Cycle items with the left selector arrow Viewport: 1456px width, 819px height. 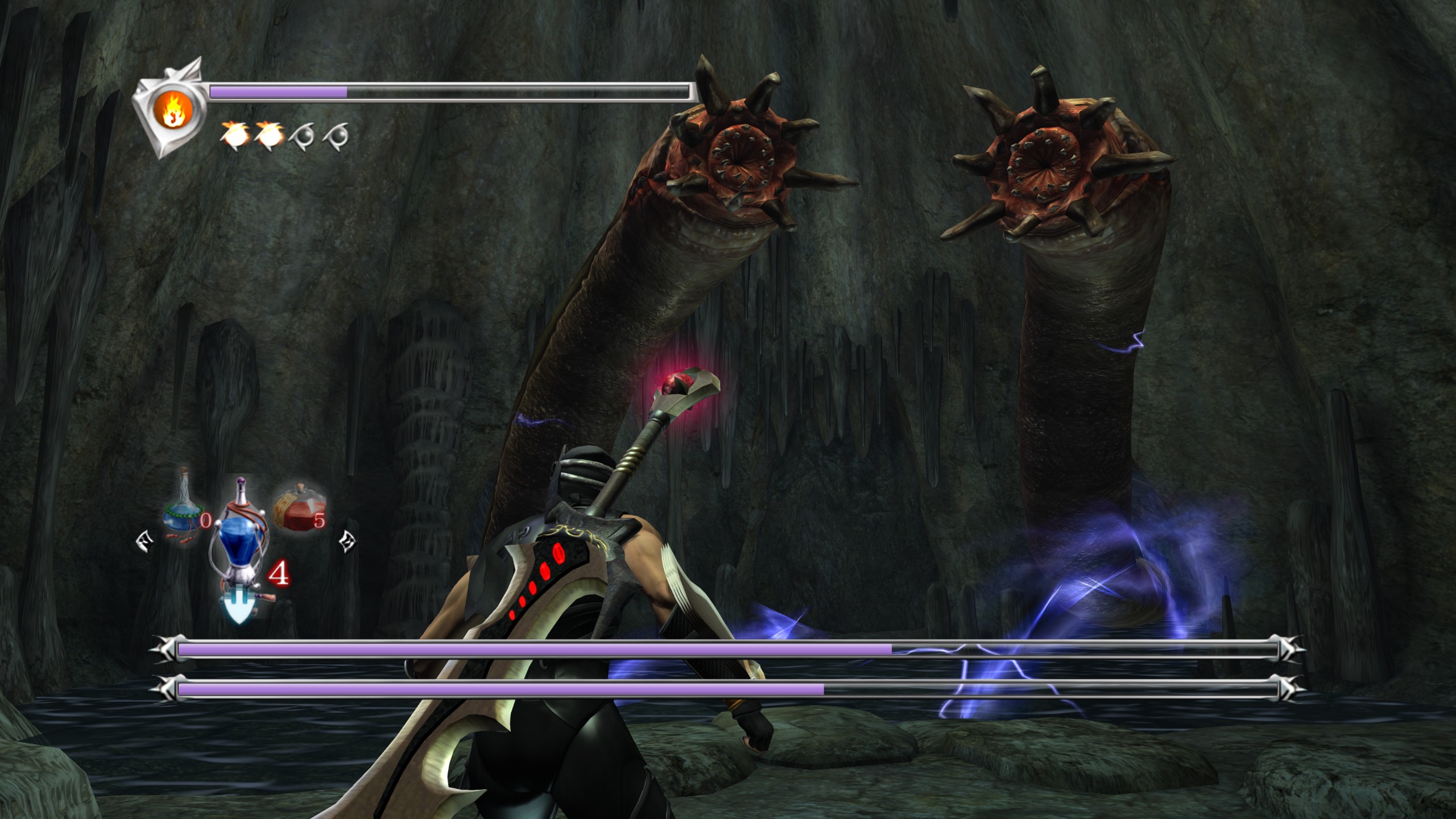pyautogui.click(x=144, y=540)
